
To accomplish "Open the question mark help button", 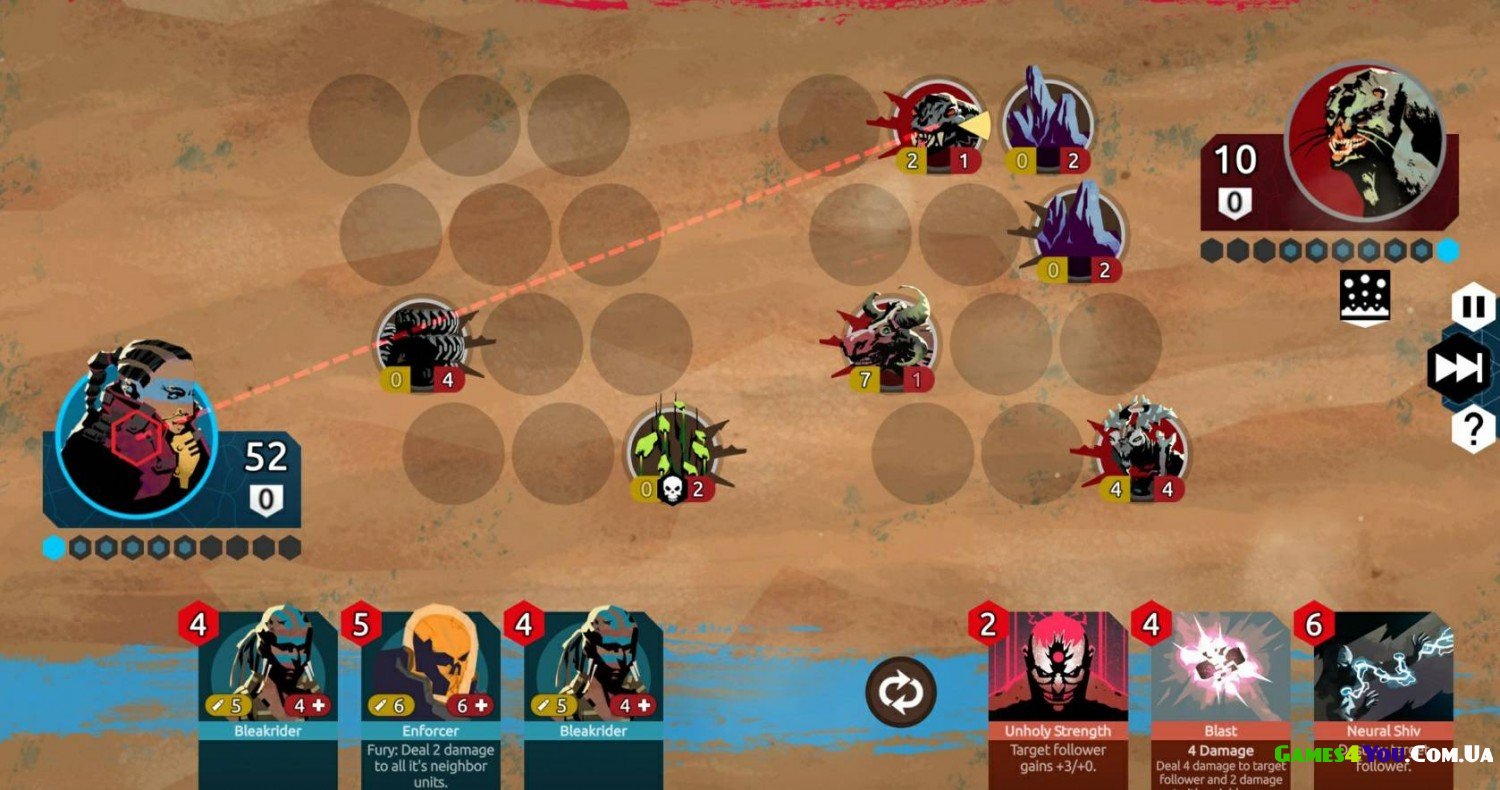I will pos(1473,430).
